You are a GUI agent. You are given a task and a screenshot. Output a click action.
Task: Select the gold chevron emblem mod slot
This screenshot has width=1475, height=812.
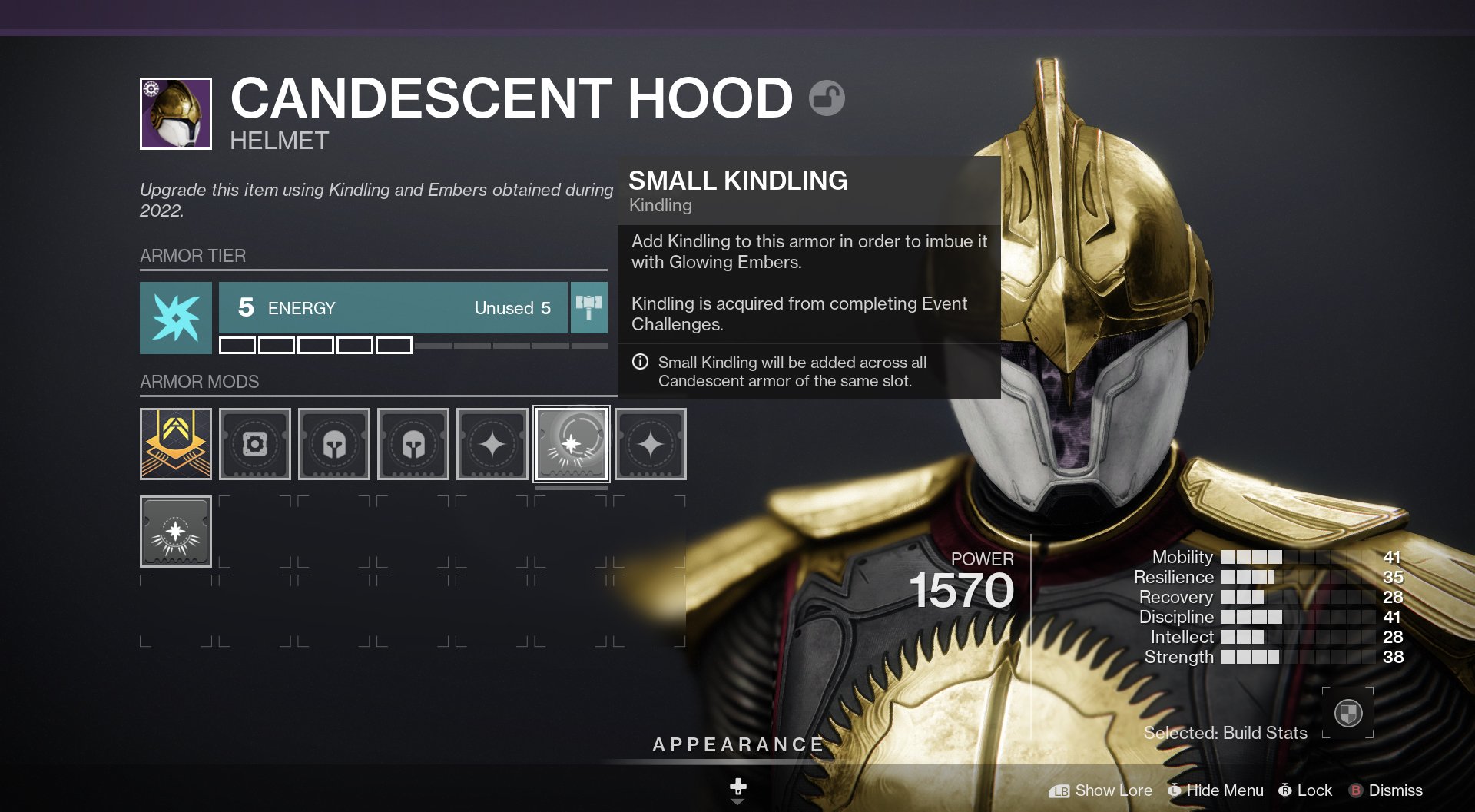click(x=176, y=444)
